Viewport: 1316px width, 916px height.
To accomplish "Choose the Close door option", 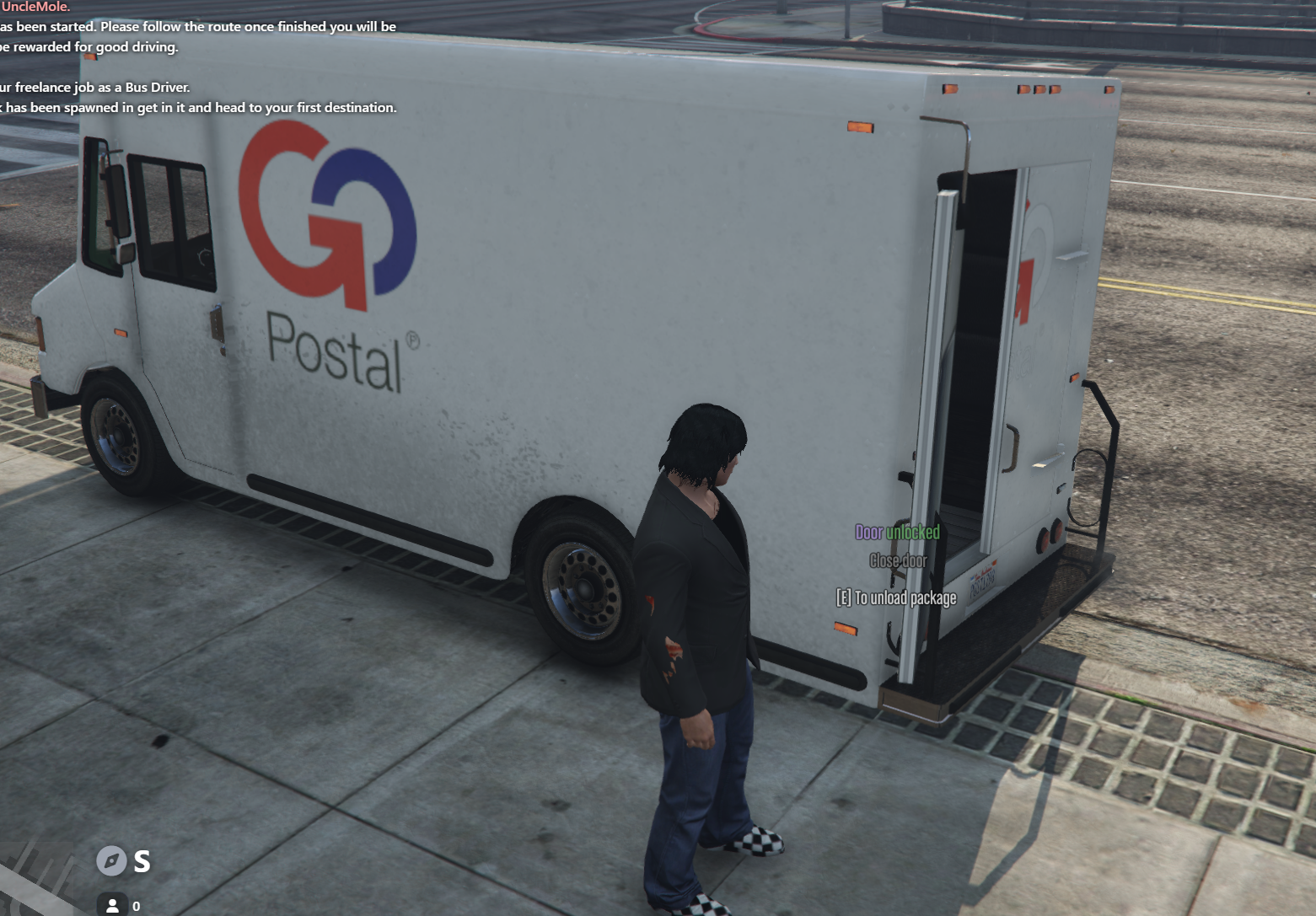I will coord(898,561).
